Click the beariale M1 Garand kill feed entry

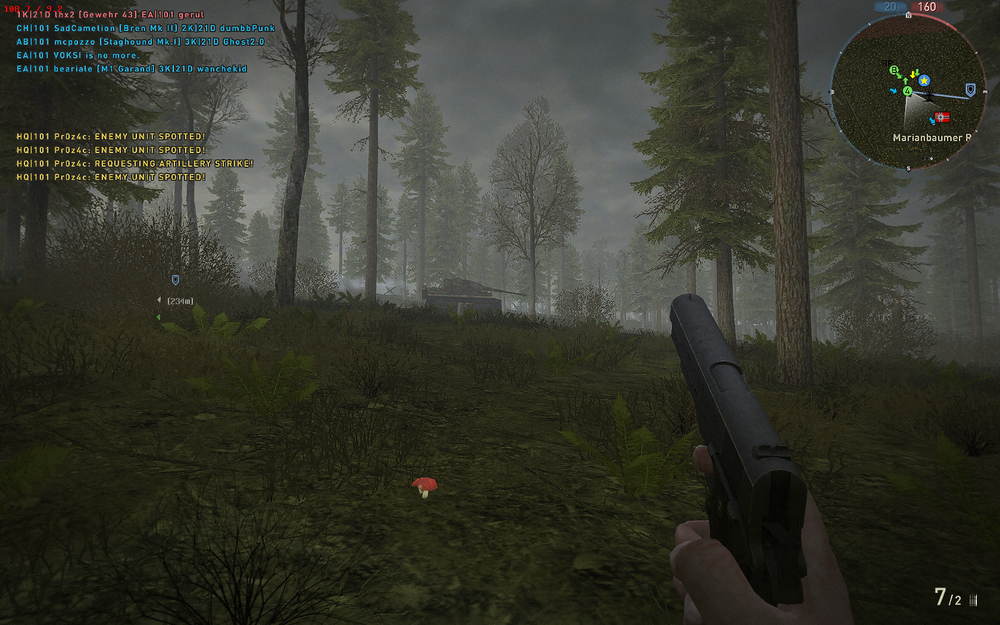click(x=141, y=69)
